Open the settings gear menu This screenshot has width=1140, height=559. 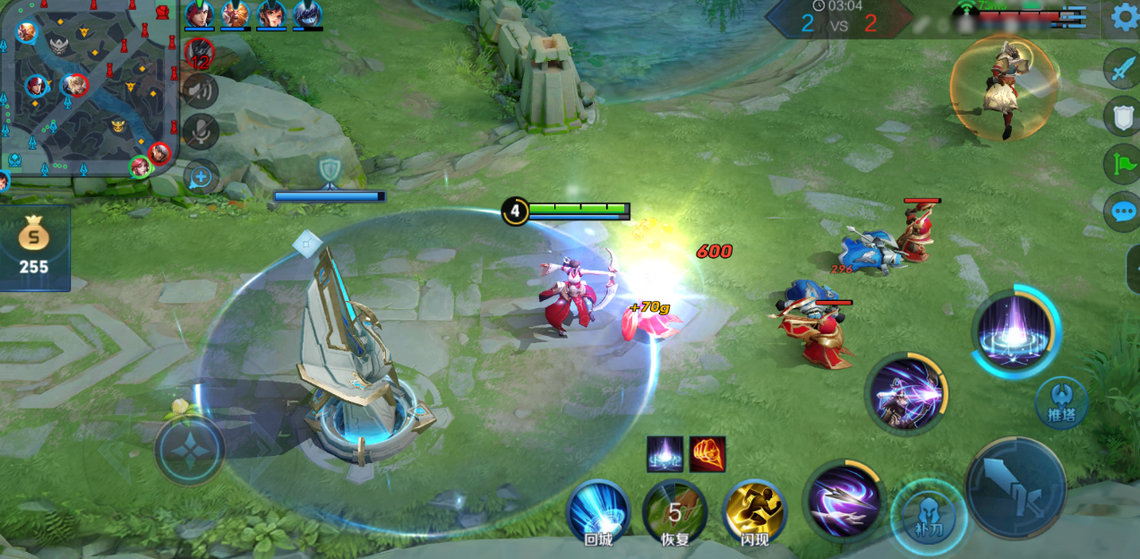(x=1123, y=17)
